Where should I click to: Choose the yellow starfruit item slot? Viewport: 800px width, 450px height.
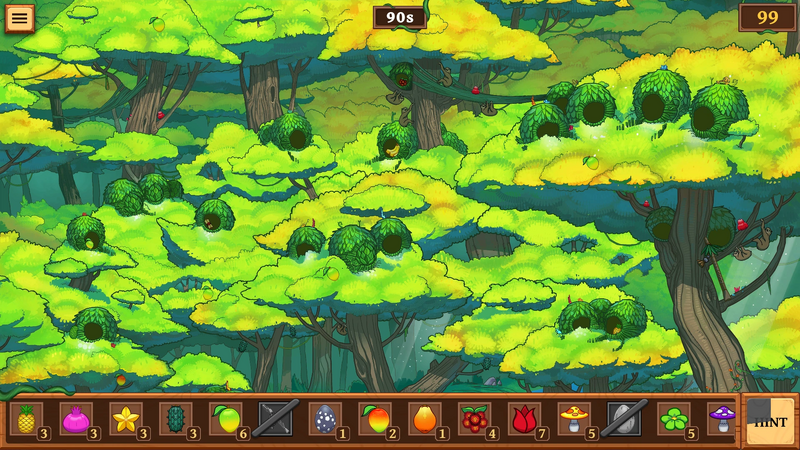click(x=126, y=419)
